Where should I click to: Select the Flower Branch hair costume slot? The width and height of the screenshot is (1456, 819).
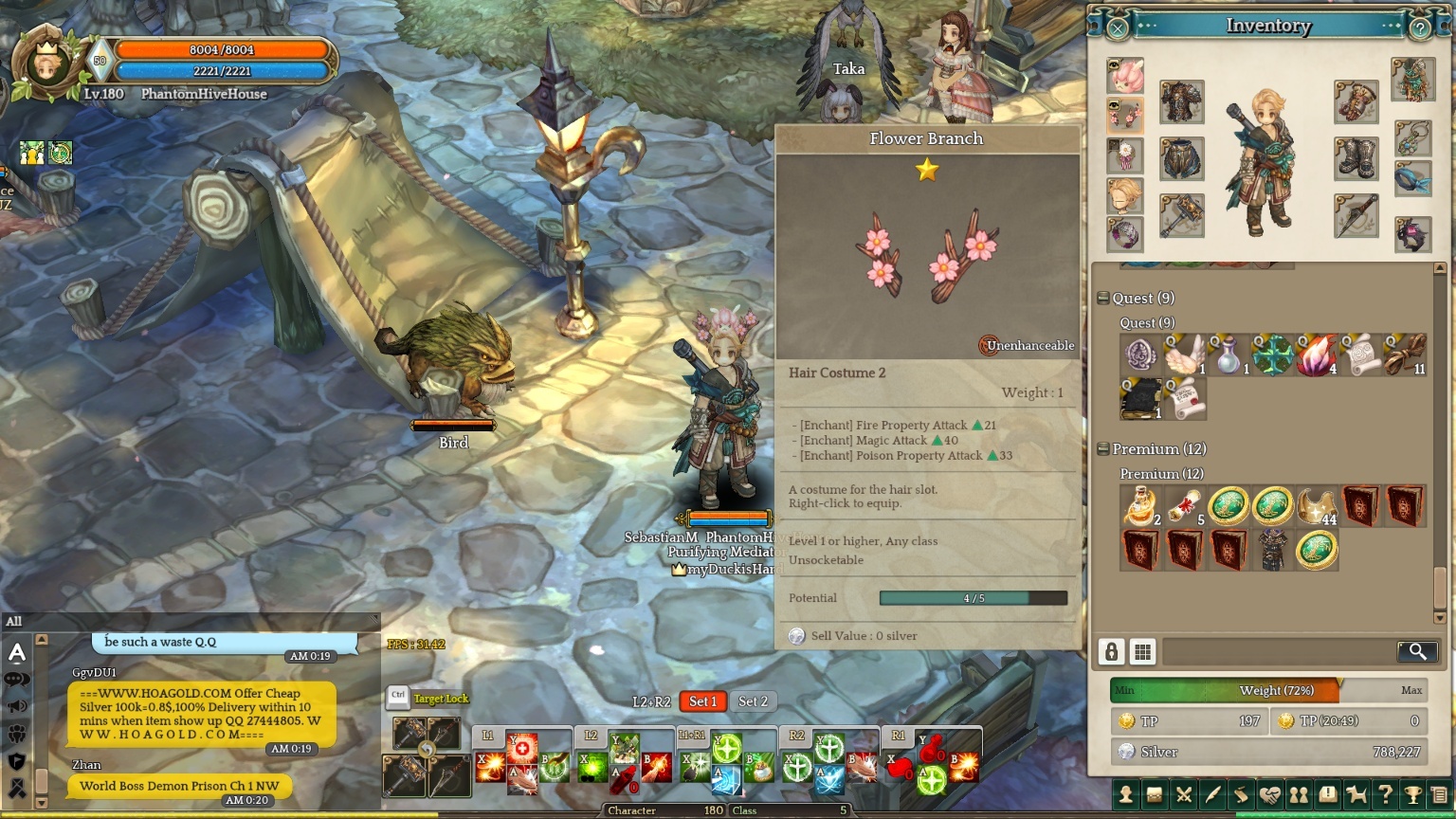(1125, 116)
